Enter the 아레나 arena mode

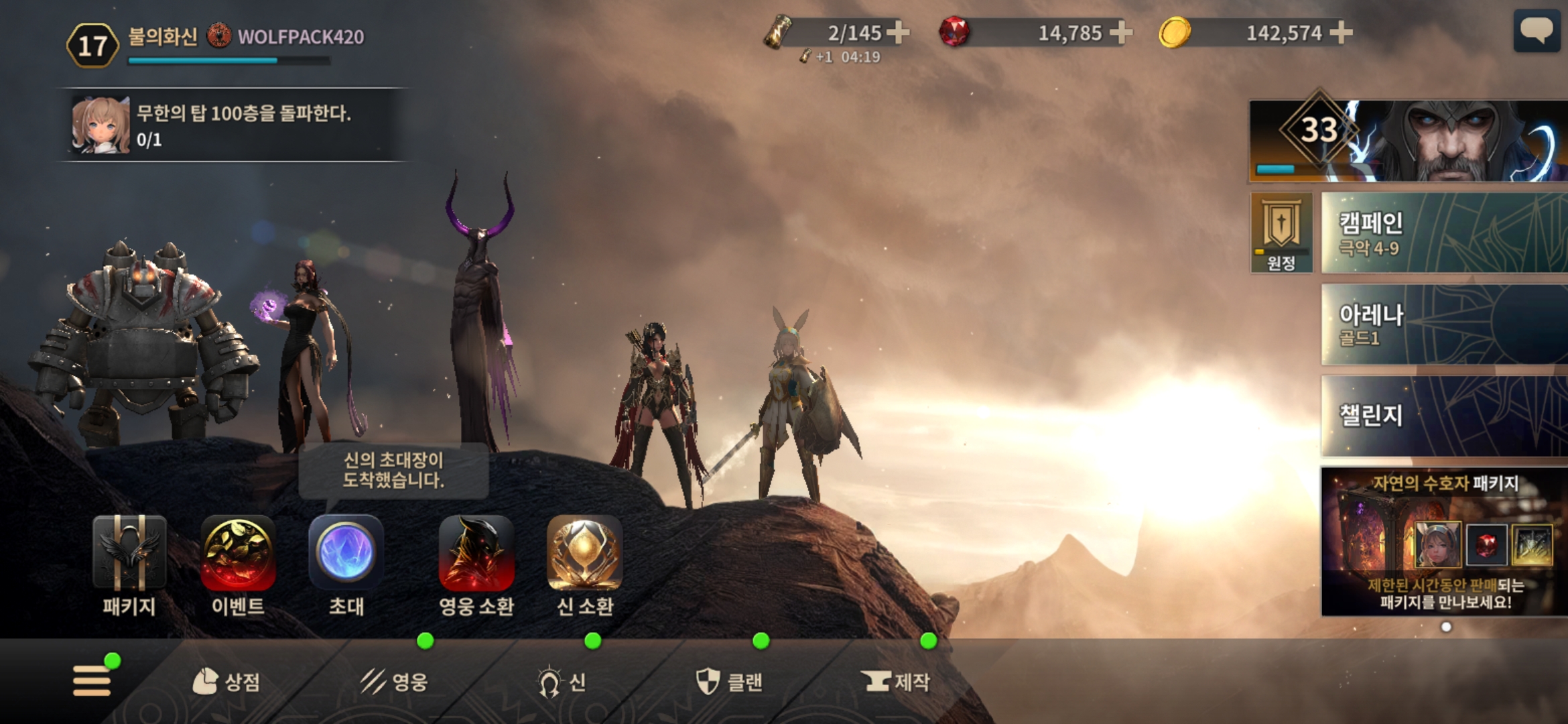coord(1444,324)
